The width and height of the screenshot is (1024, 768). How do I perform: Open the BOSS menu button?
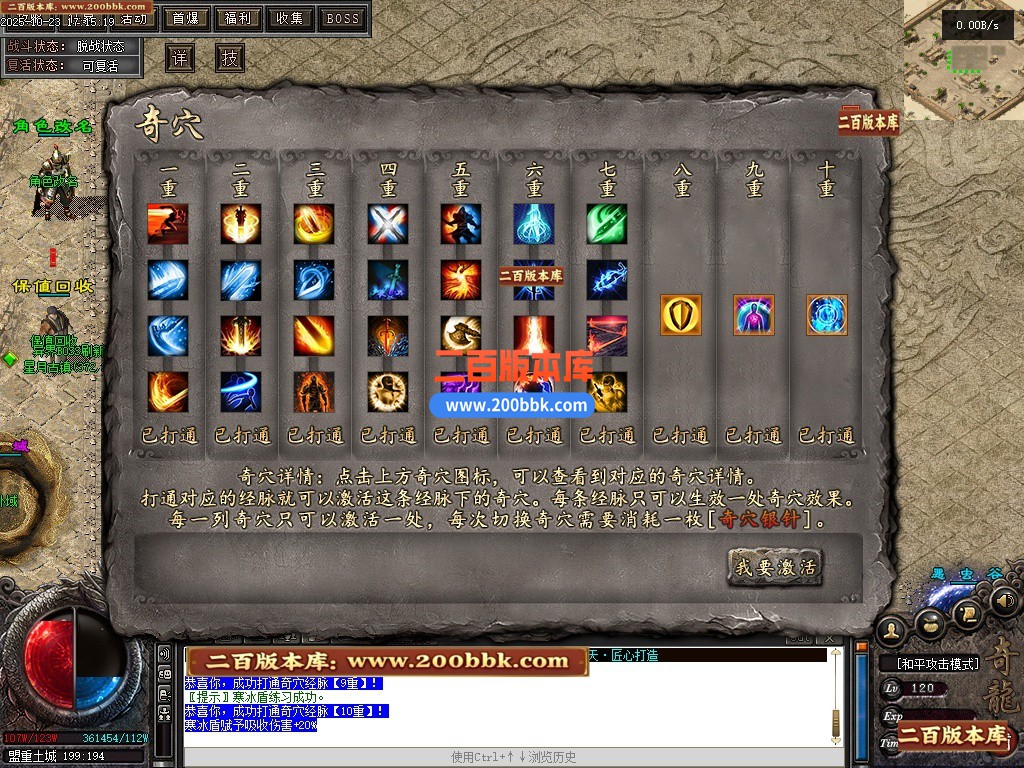tap(343, 18)
